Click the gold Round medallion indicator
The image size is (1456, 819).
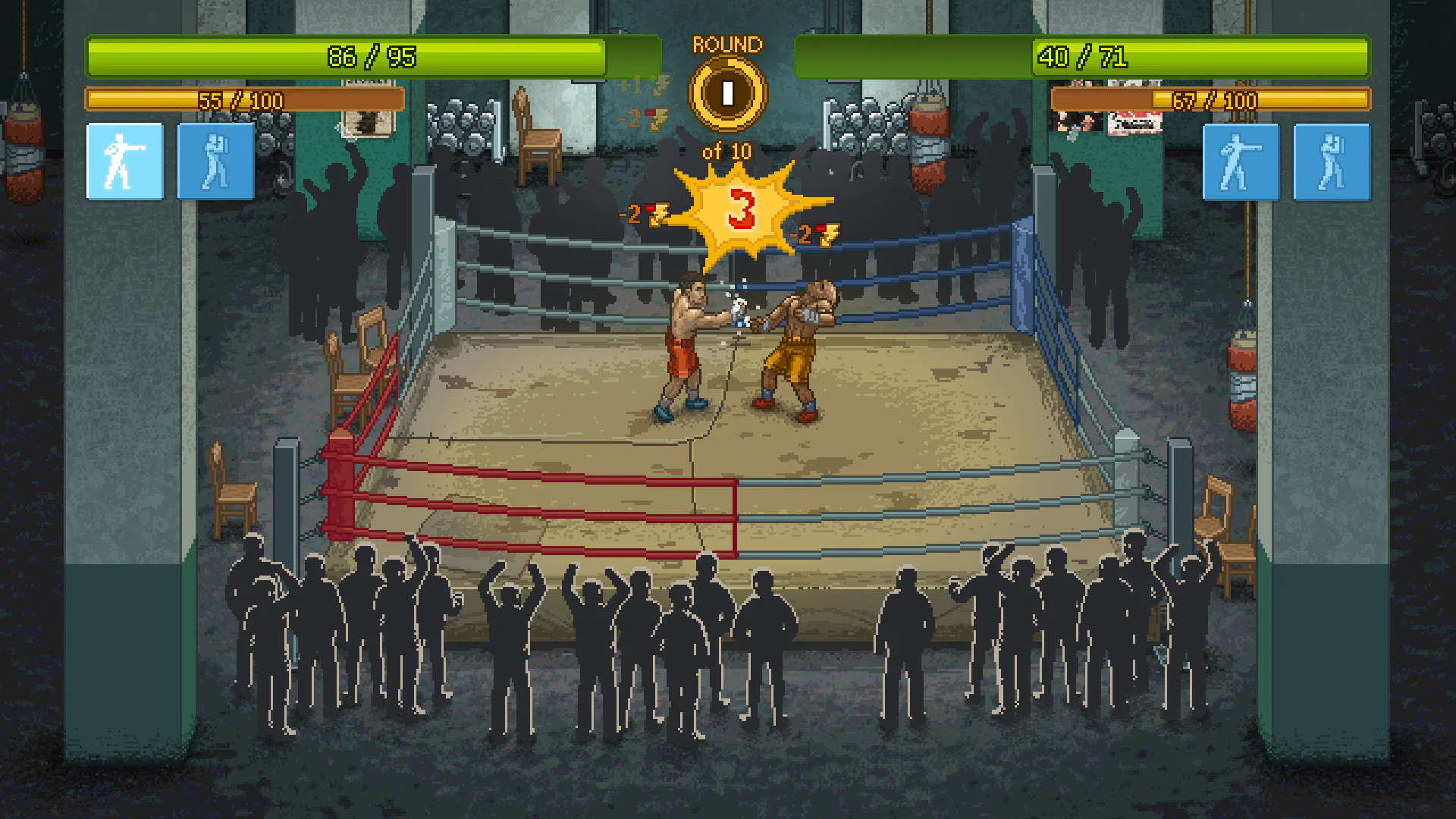click(x=726, y=93)
